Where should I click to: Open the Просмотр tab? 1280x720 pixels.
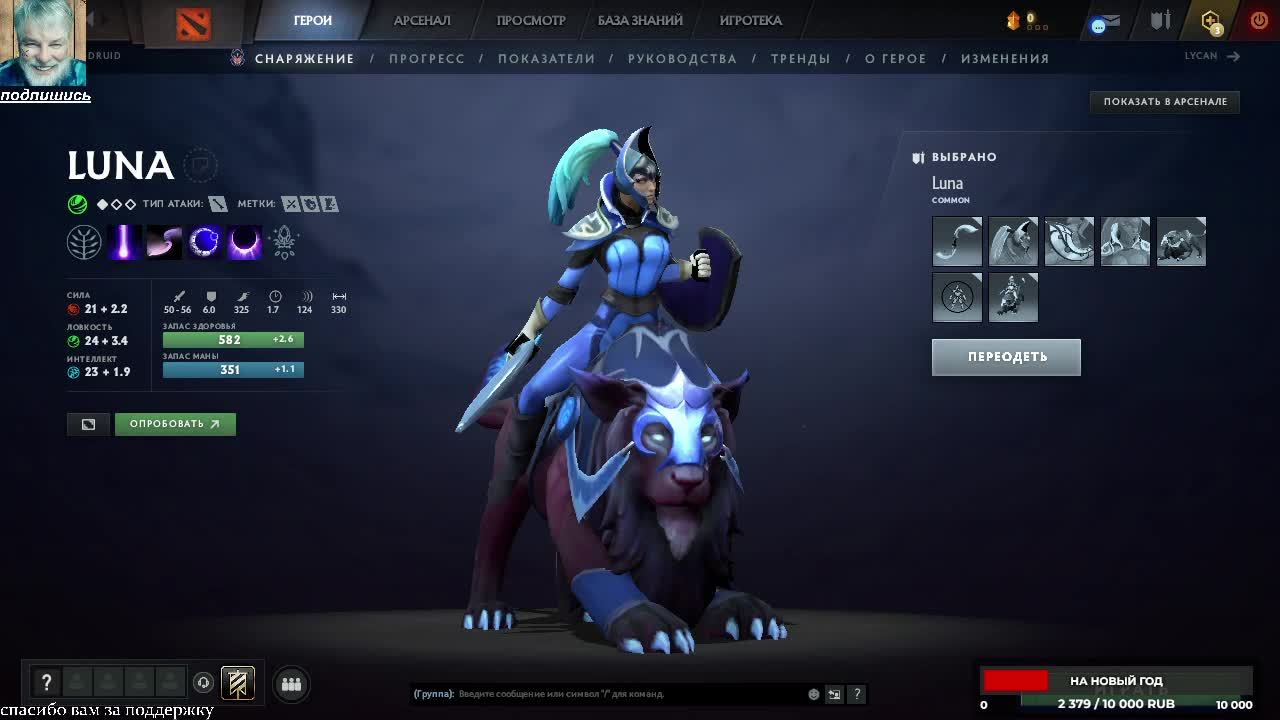click(531, 20)
